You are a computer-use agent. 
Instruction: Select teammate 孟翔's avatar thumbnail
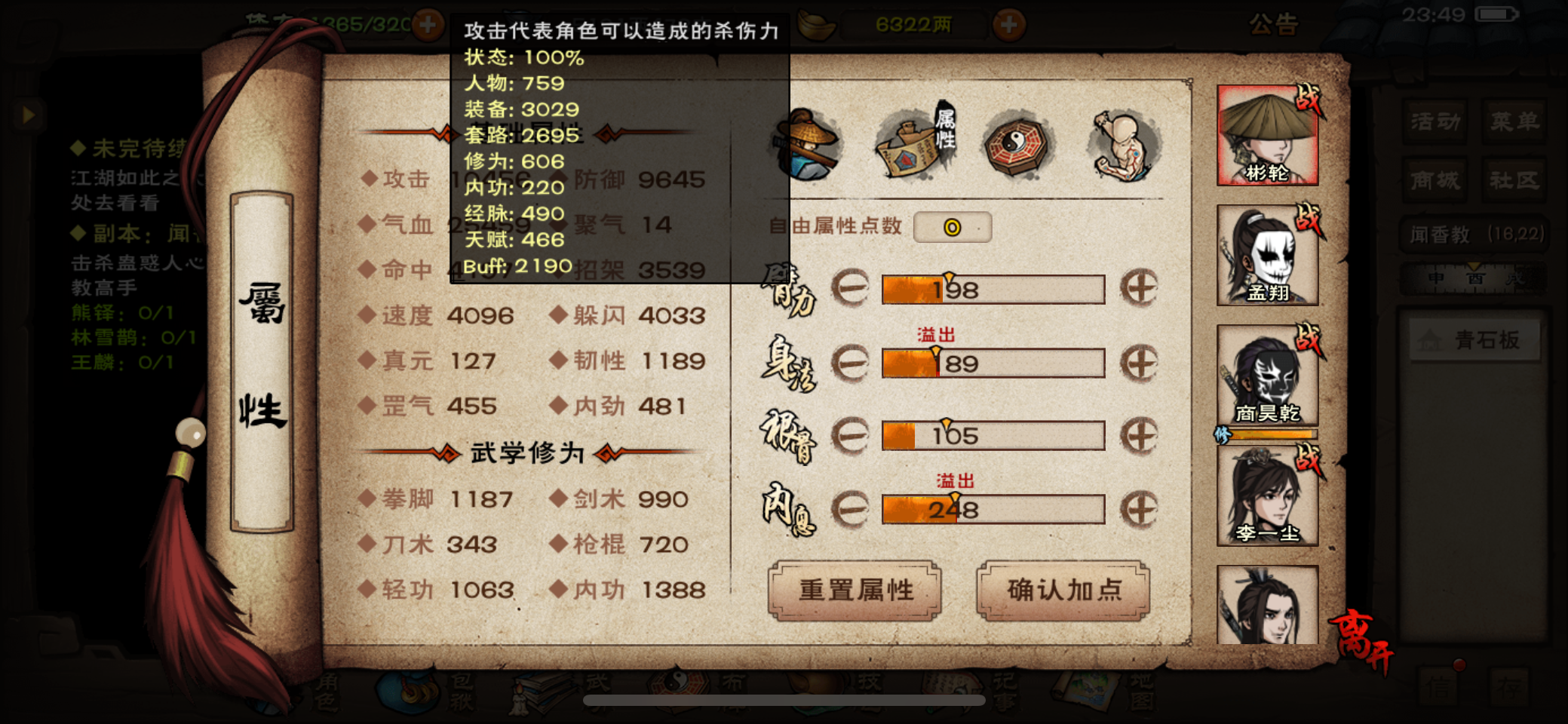pos(1268,256)
